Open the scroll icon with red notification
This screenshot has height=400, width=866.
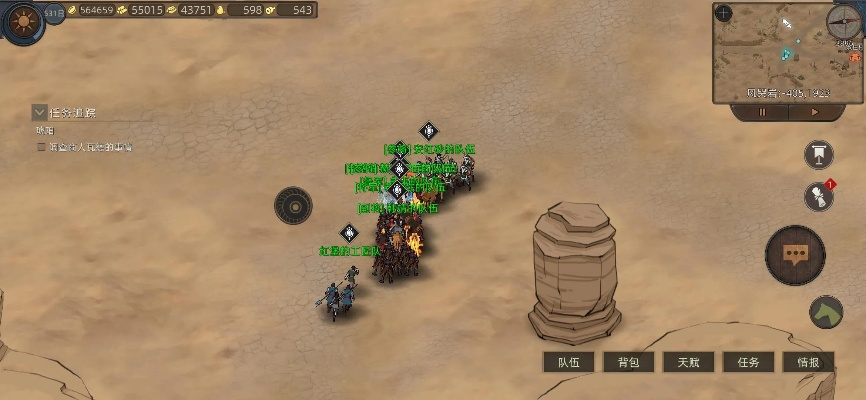[x=819, y=196]
